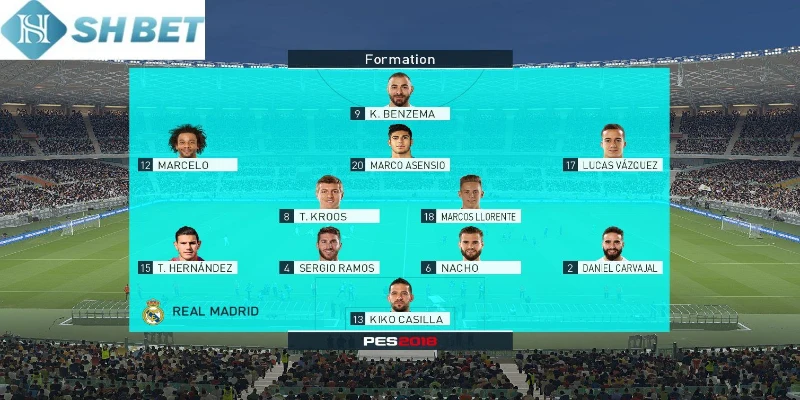Click the Real Madrid club crest
800x400 pixels.
point(153,312)
